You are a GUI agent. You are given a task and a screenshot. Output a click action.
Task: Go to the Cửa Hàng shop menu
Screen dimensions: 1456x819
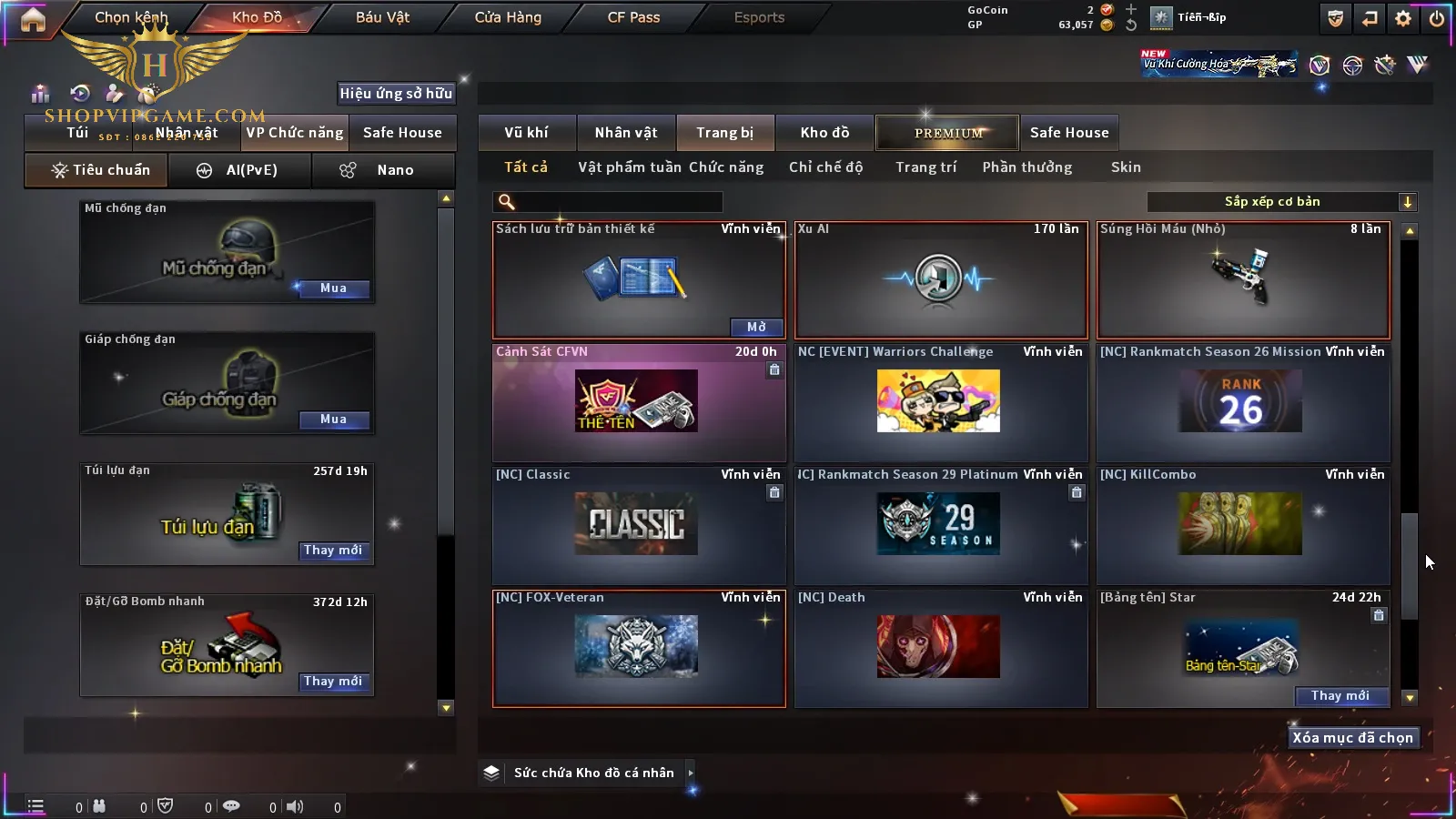pos(508,17)
